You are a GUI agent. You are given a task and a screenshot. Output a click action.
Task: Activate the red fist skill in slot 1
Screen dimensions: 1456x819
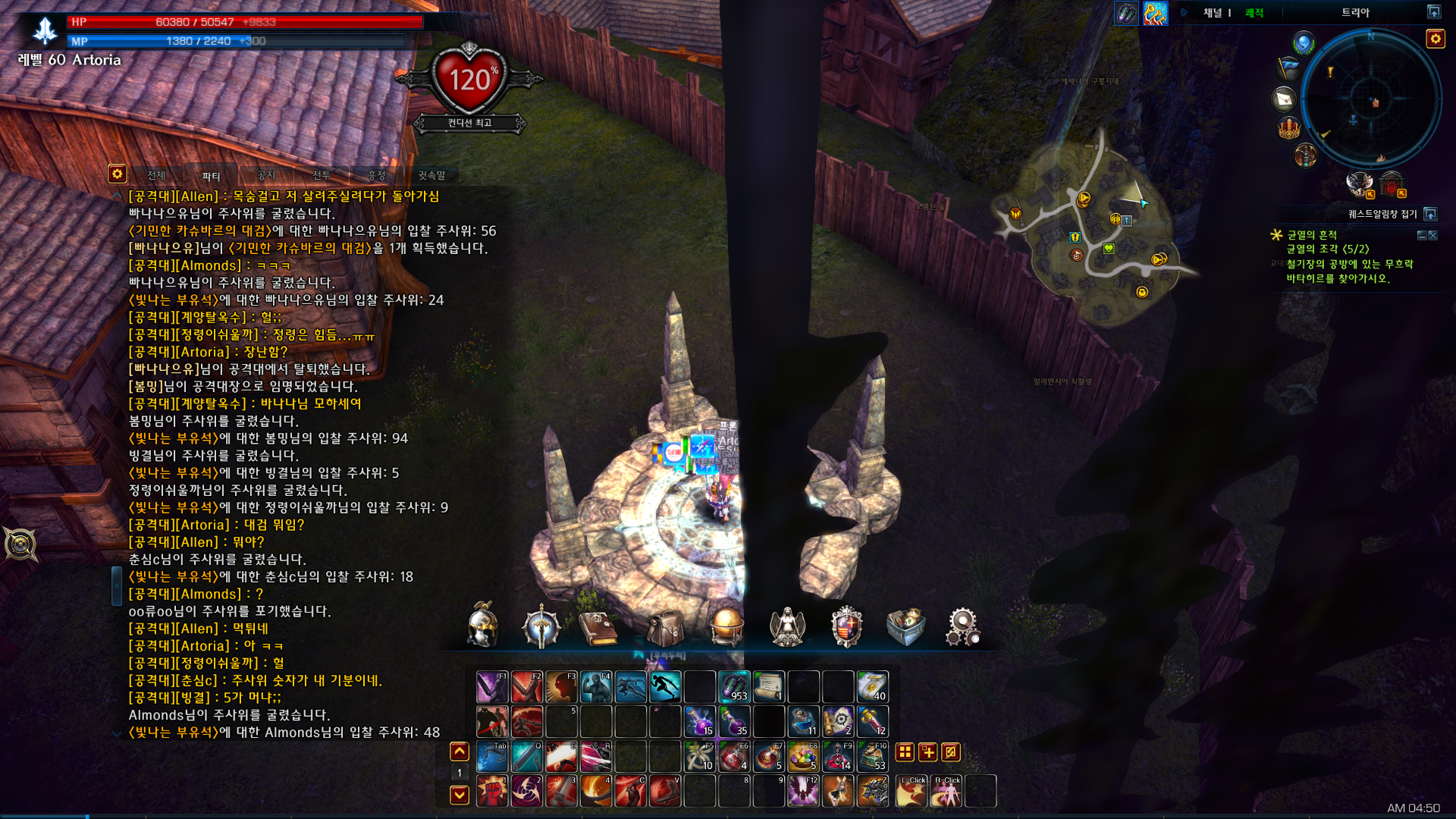pos(492,791)
